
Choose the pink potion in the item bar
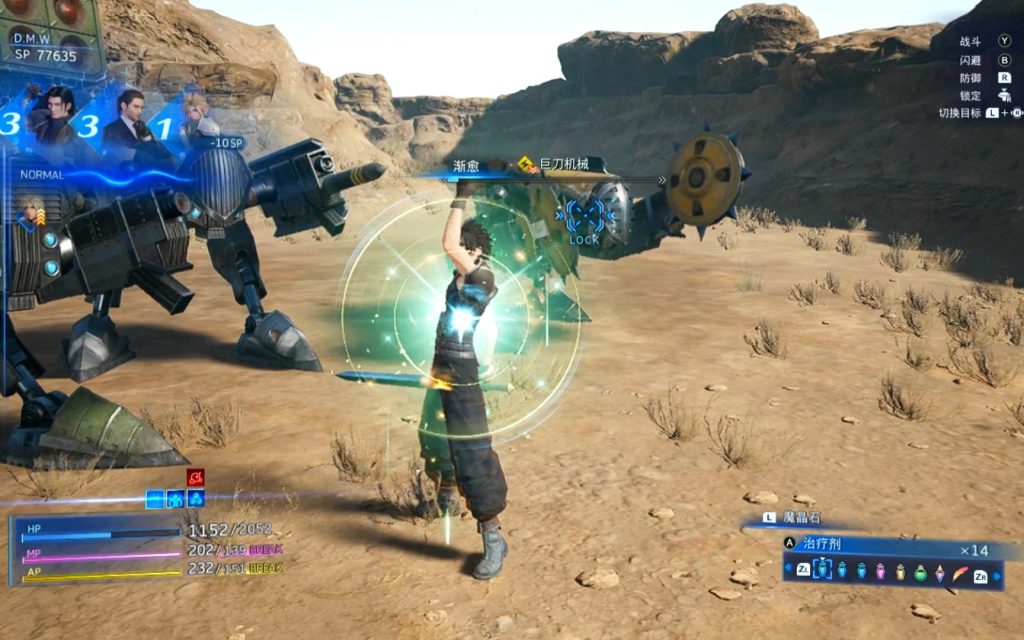(x=880, y=571)
